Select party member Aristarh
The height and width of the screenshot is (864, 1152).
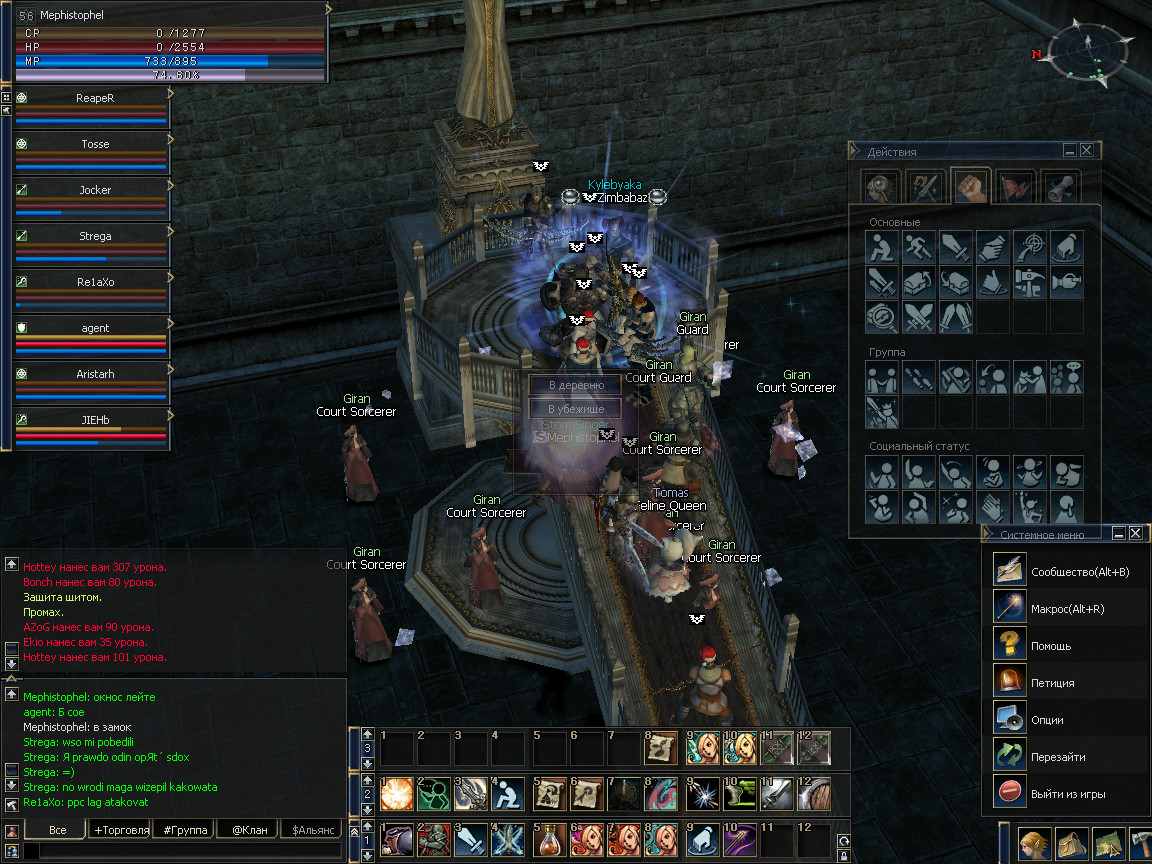click(x=95, y=374)
